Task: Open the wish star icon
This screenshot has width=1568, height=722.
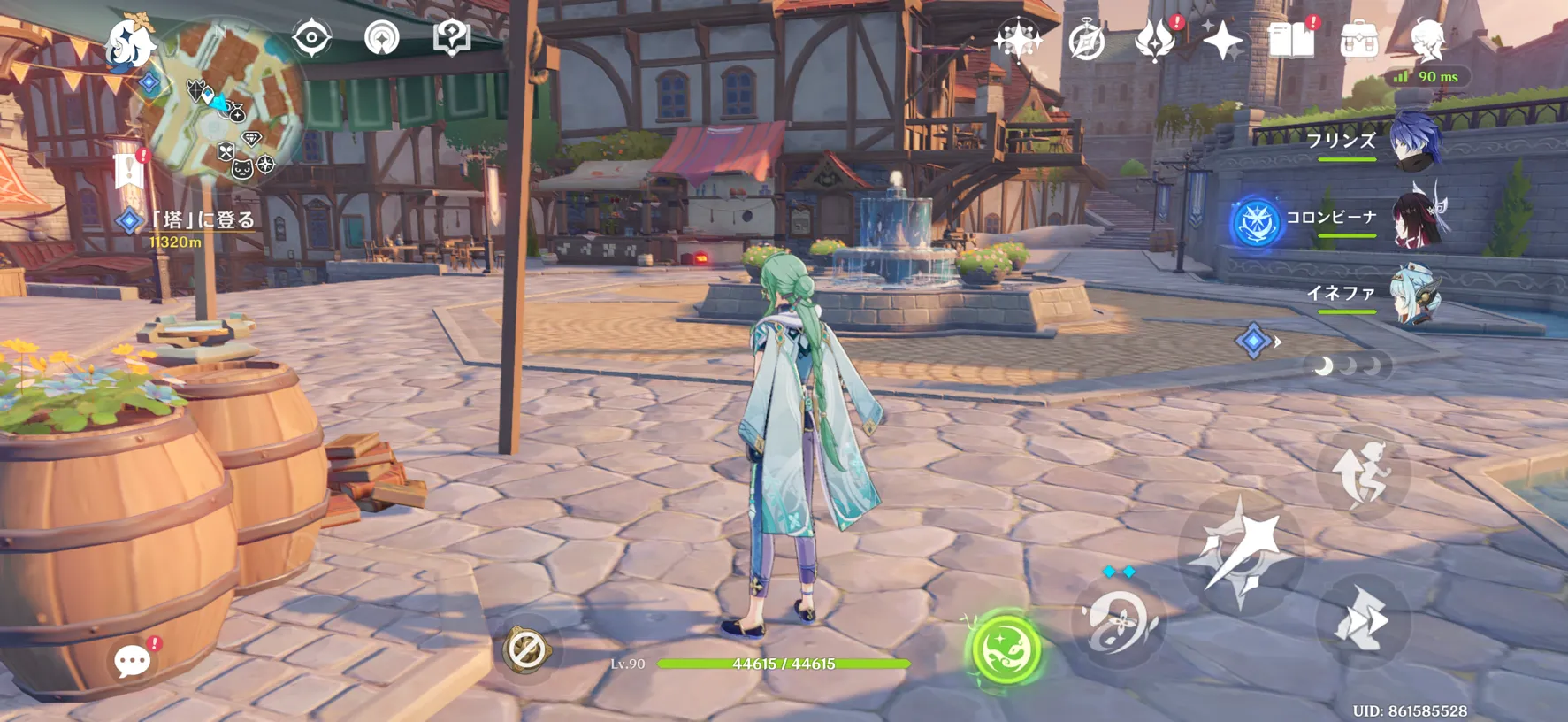Action: (1018, 40)
